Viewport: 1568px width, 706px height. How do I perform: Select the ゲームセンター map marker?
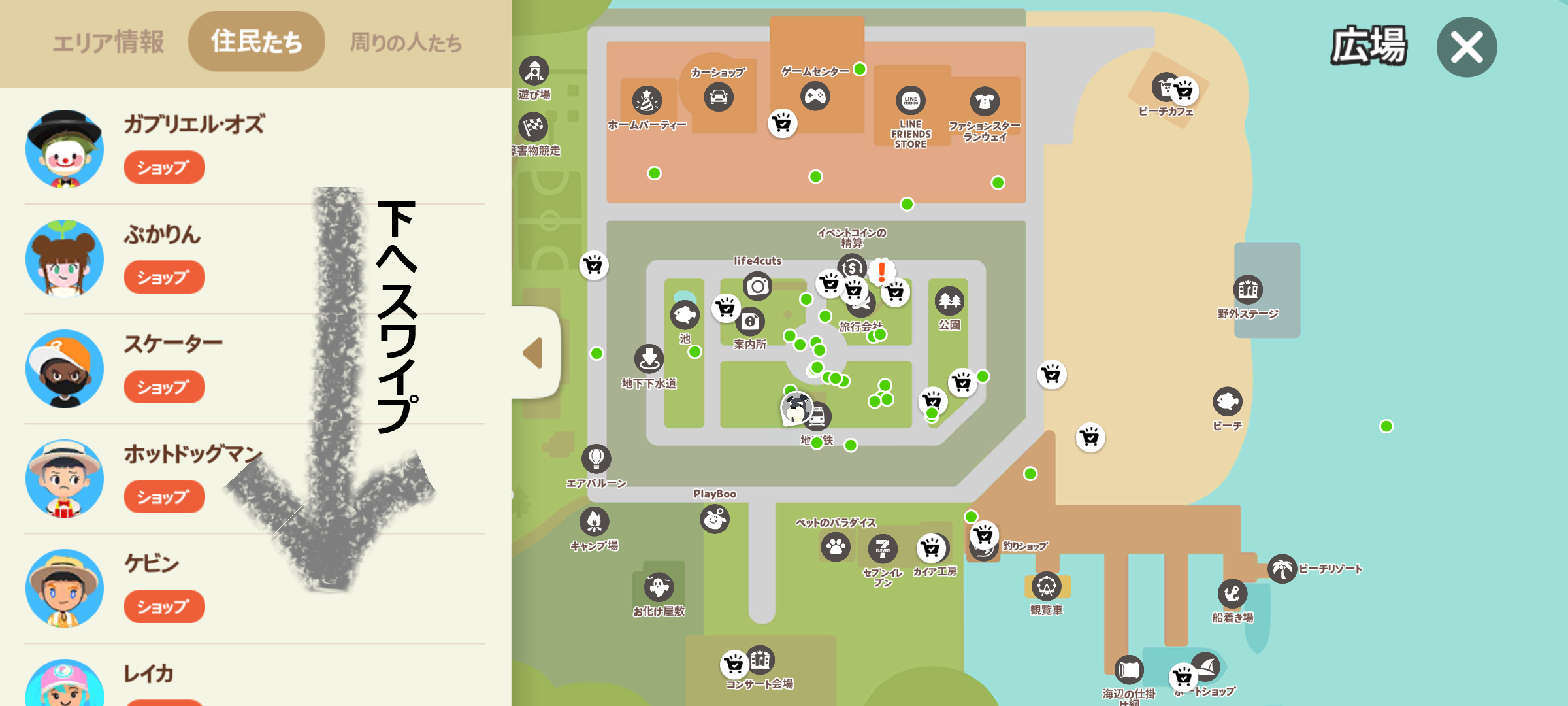click(x=815, y=97)
